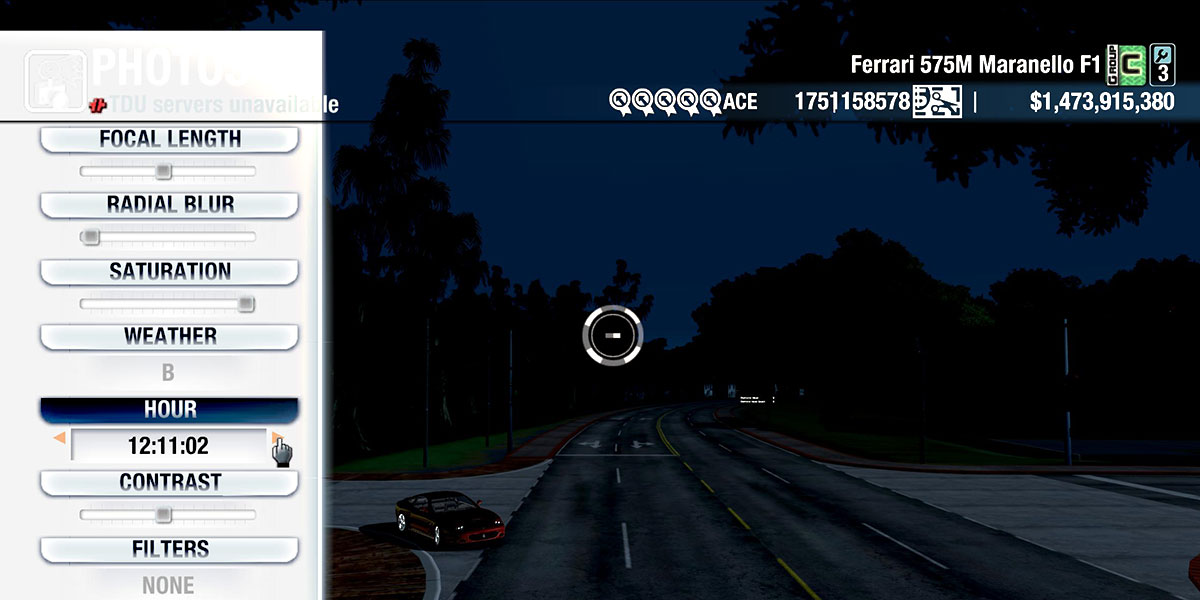This screenshot has height=600, width=1200.
Task: Select the Radial Blur option
Action: [169, 205]
